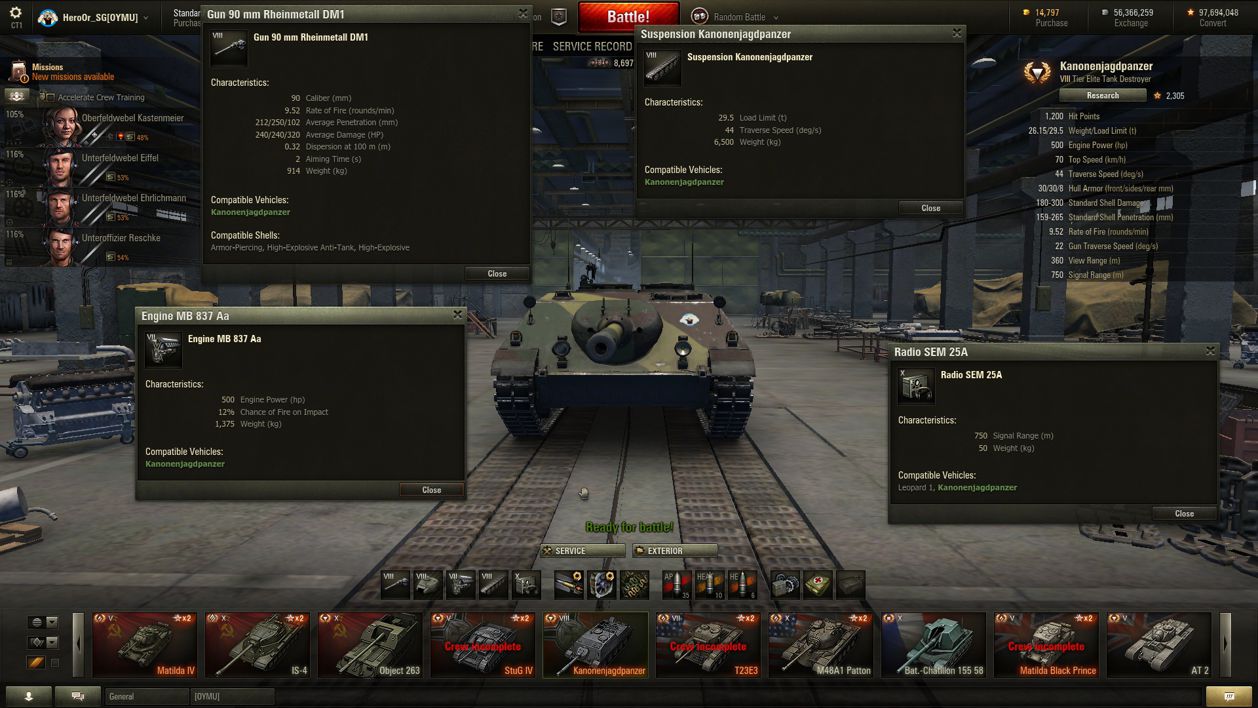Close the Engine MB 837 Aa window
This screenshot has height=708, width=1258.
point(431,490)
